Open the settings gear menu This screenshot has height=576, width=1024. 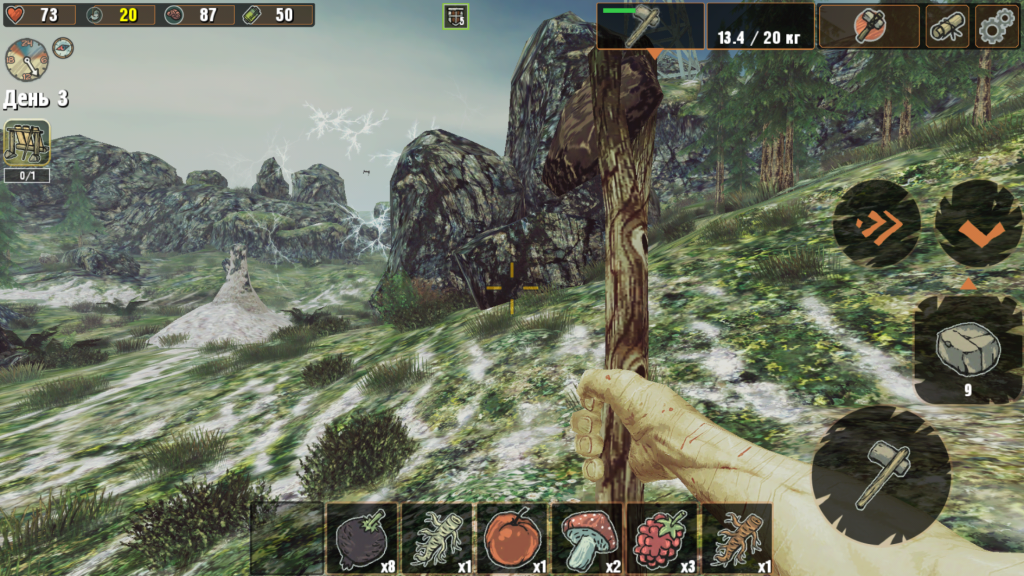point(996,26)
